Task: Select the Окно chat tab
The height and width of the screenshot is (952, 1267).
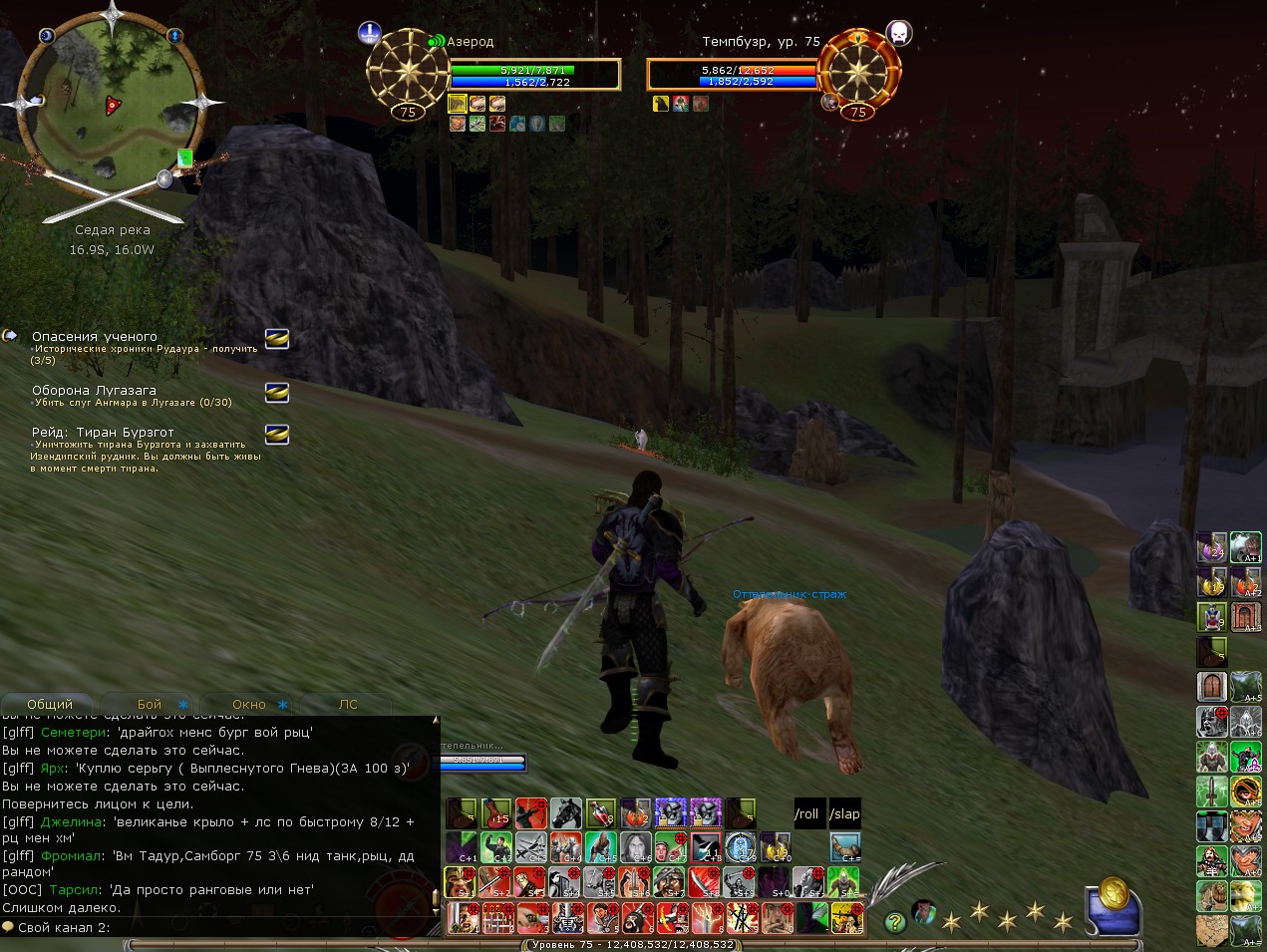Action: [x=249, y=704]
